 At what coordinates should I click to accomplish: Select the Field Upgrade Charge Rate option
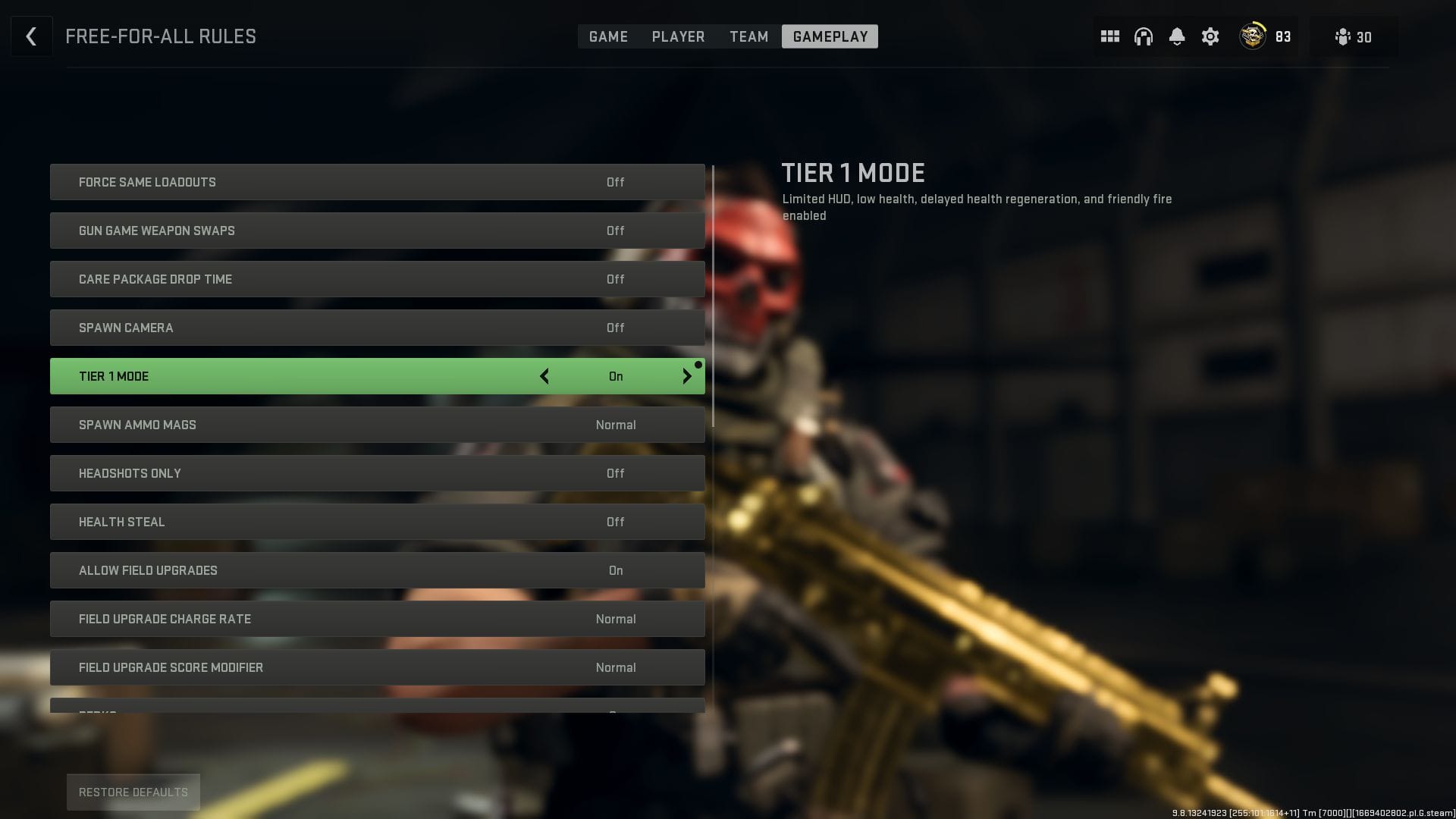tap(377, 619)
